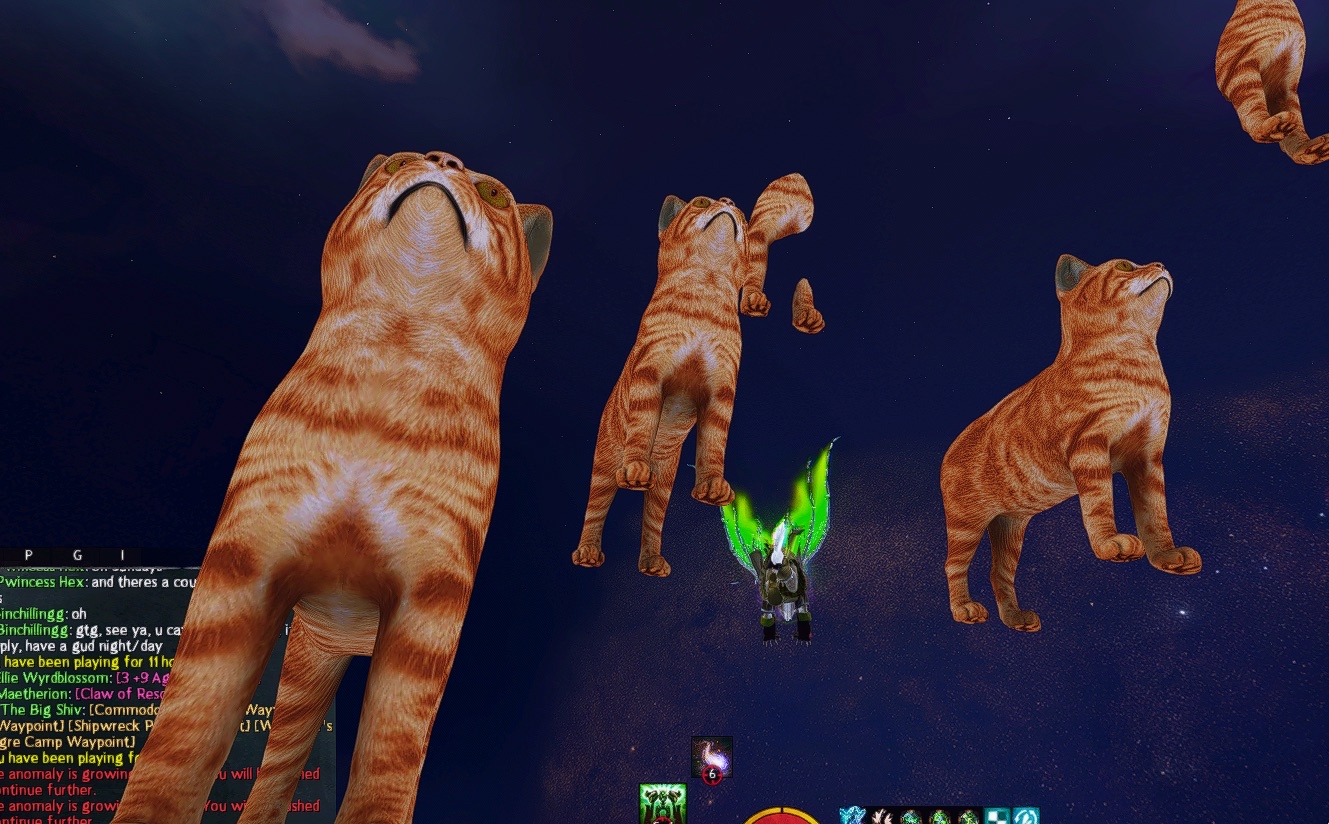The width and height of the screenshot is (1329, 824).
Task: Switch to the G chat tab
Action: [x=76, y=555]
